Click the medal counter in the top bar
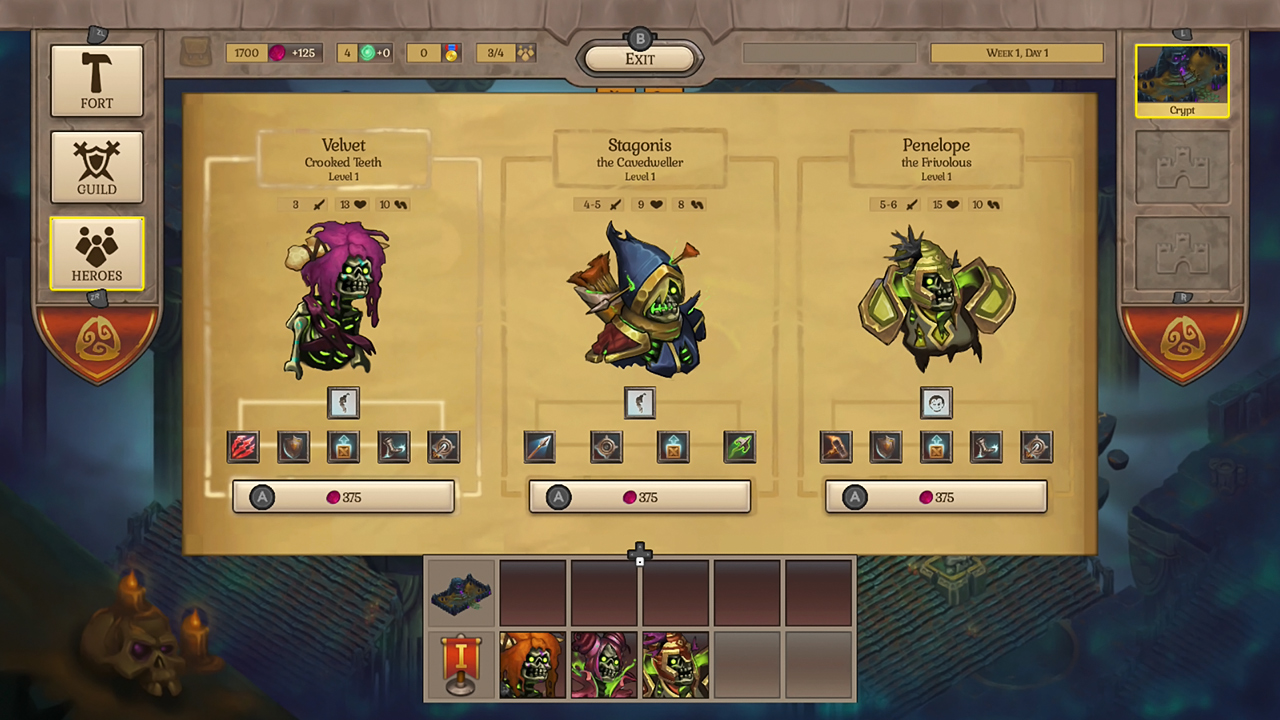The image size is (1280, 720). coord(437,53)
